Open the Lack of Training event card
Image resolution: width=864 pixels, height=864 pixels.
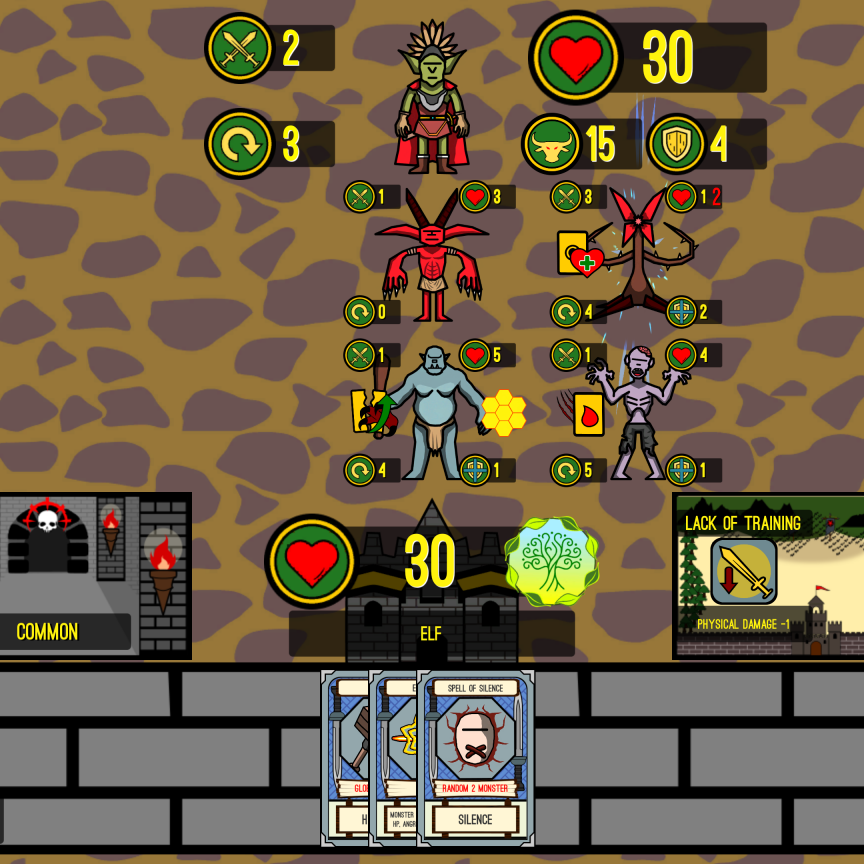point(768,575)
